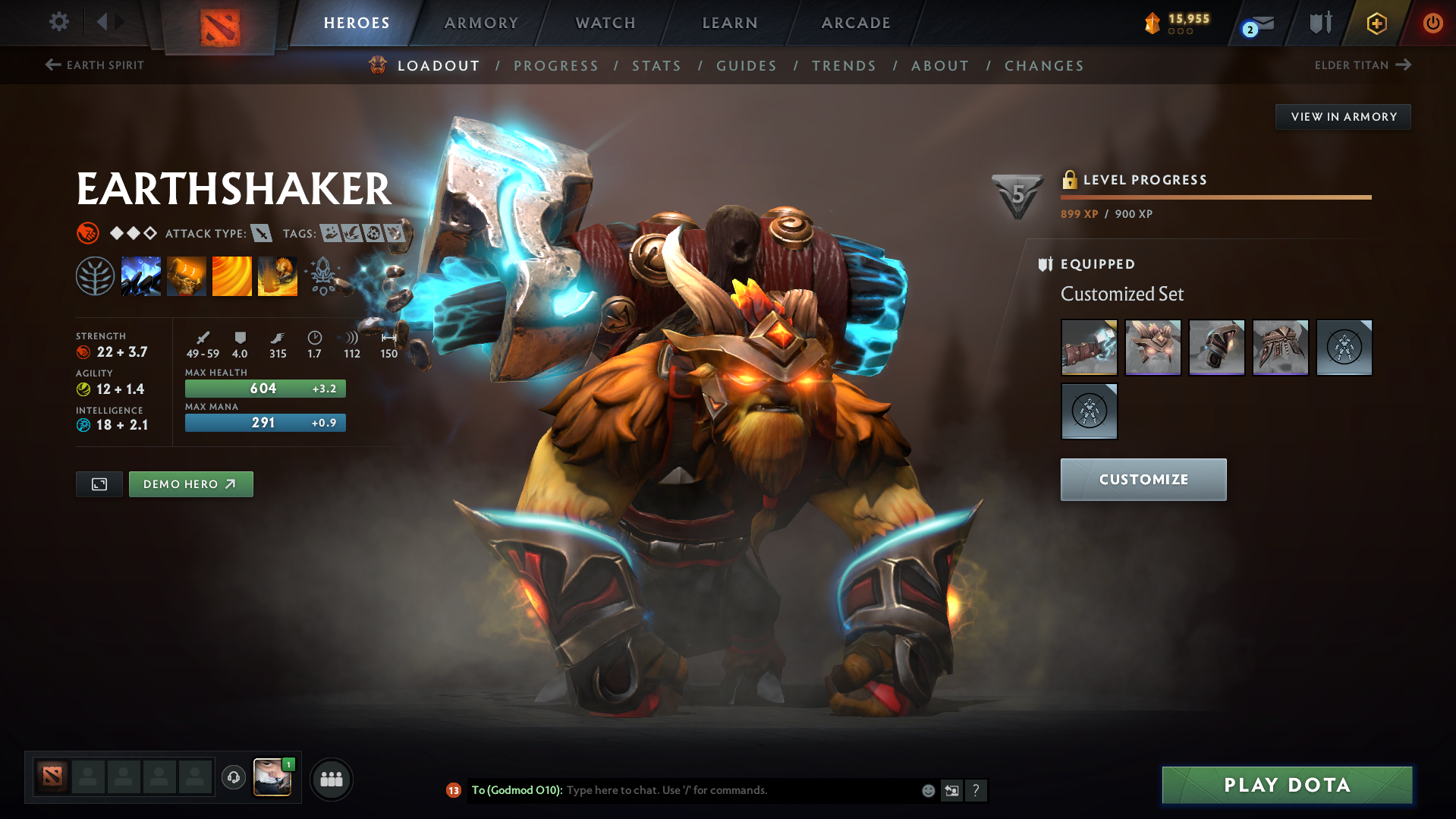
Task: Click the DEMO HERO button
Action: [x=190, y=484]
